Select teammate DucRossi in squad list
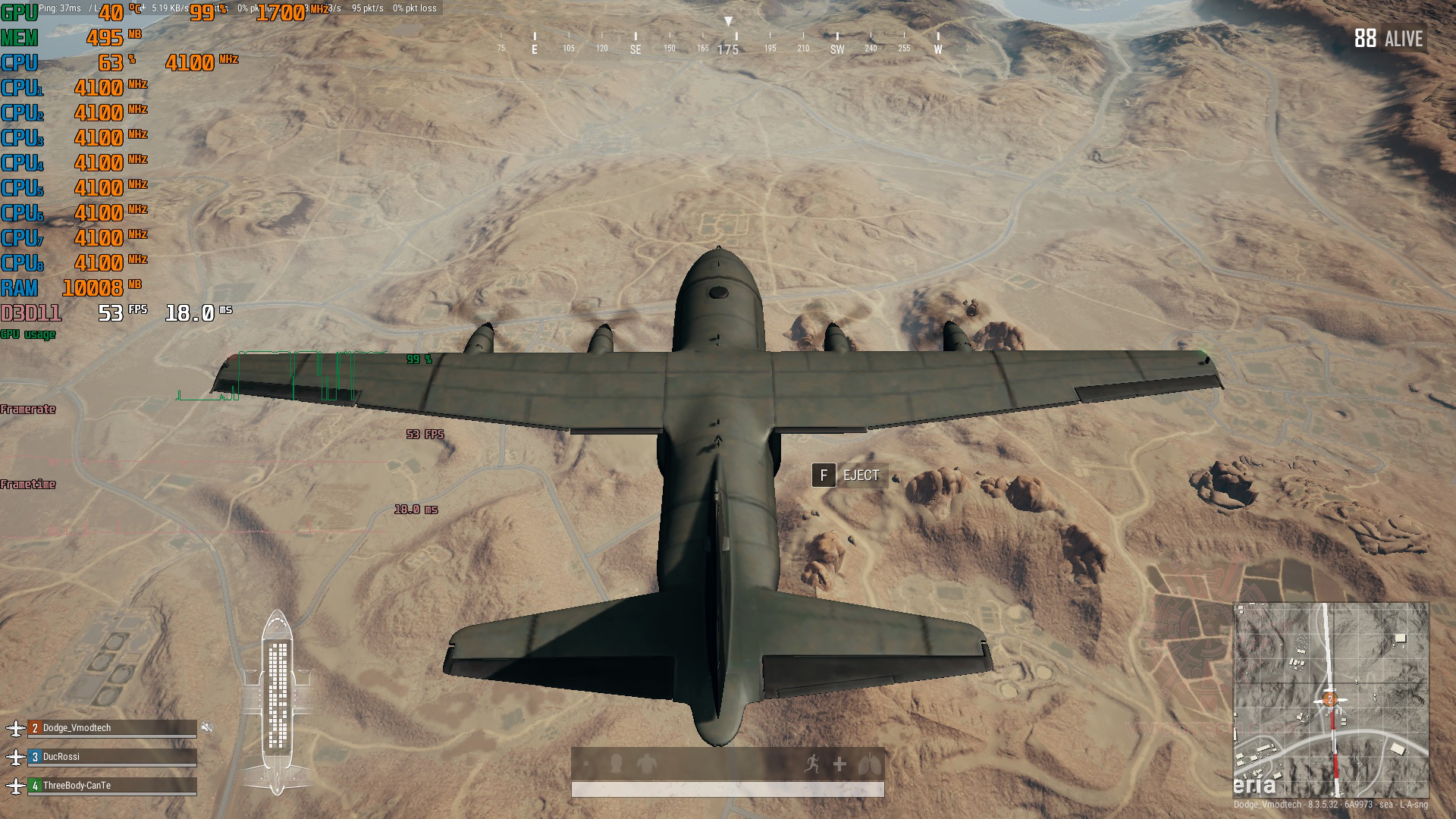 coord(111,757)
